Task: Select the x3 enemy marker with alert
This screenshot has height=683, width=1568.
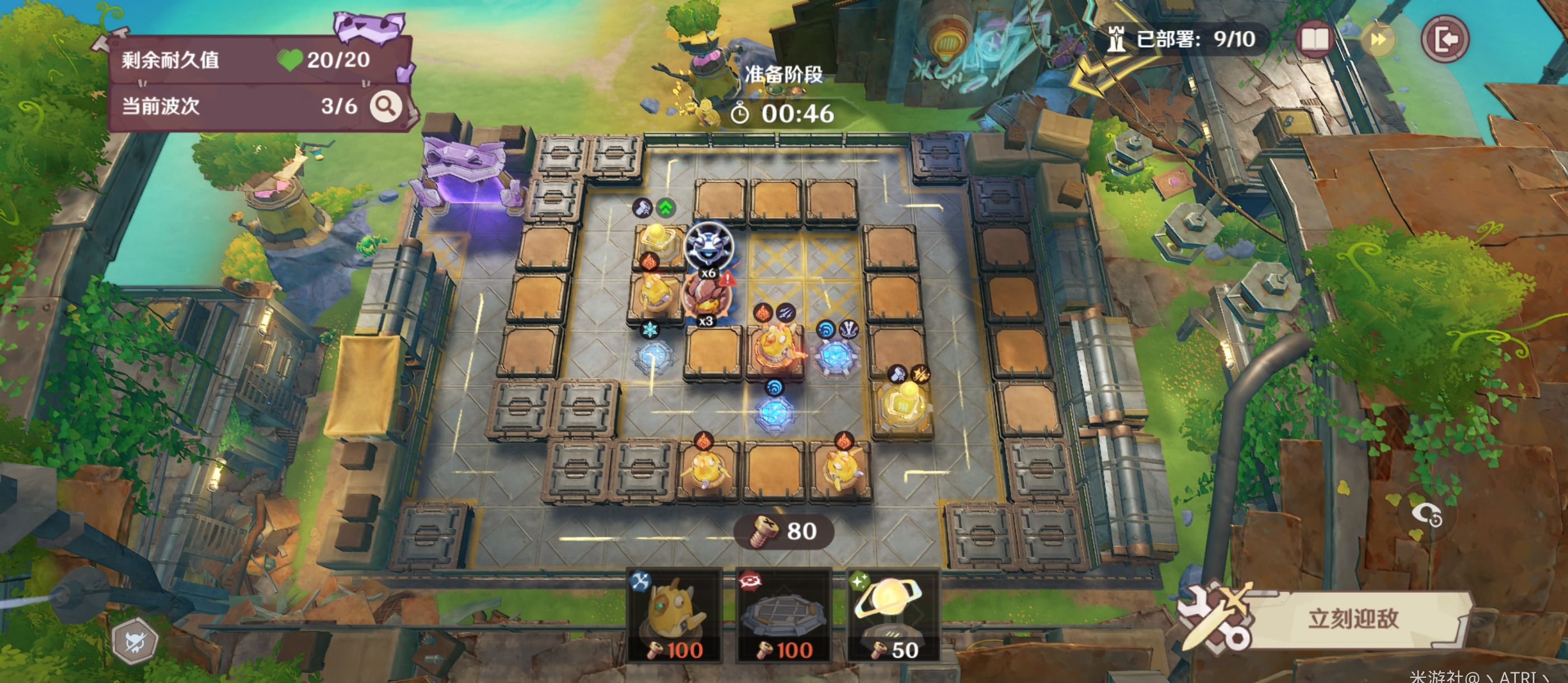Action: (x=706, y=298)
